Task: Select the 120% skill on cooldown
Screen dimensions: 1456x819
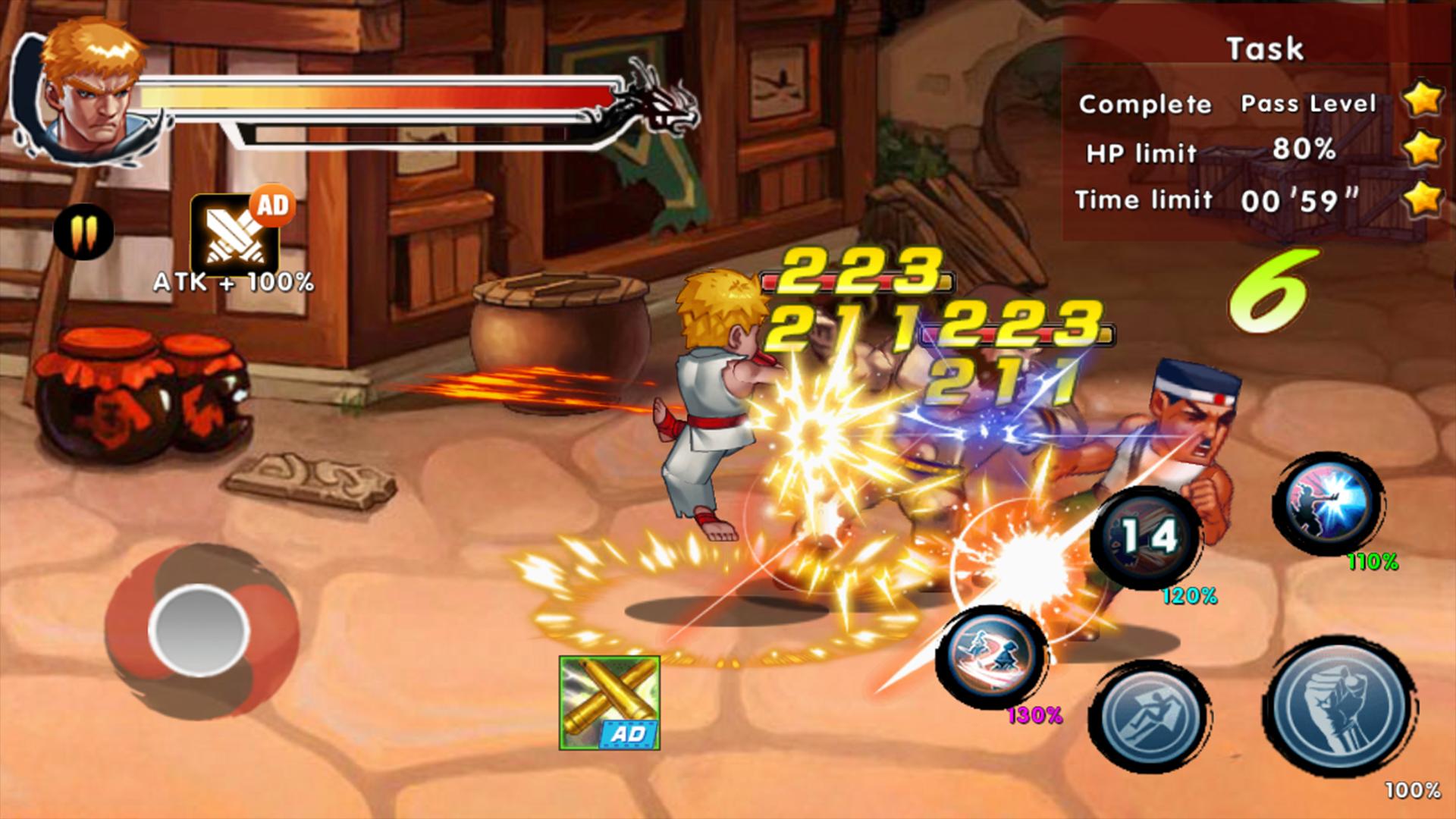Action: click(1146, 538)
